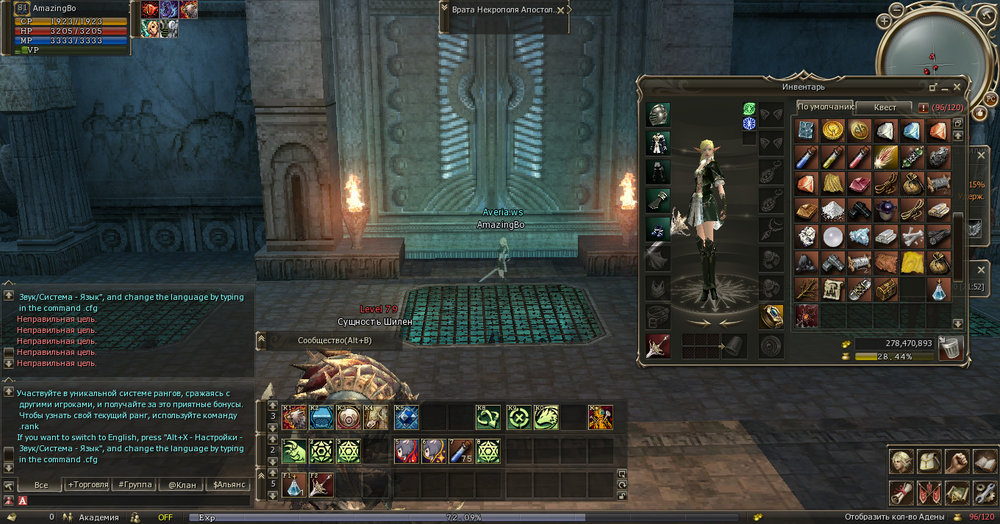Click the equipped ring with blue gem
The width and height of the screenshot is (1000, 524).
point(771,316)
